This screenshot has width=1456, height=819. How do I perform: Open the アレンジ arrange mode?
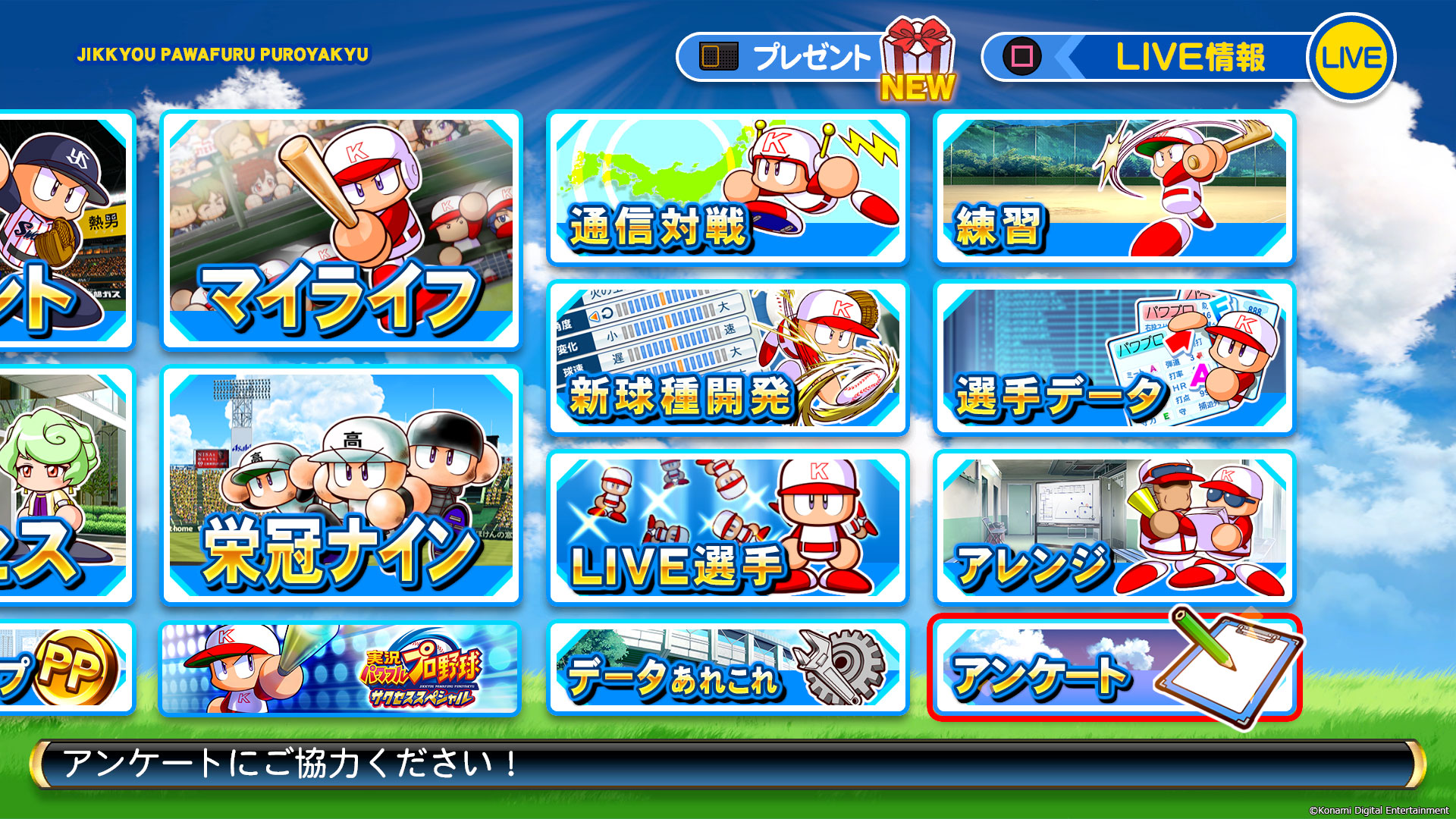pyautogui.click(x=1113, y=527)
